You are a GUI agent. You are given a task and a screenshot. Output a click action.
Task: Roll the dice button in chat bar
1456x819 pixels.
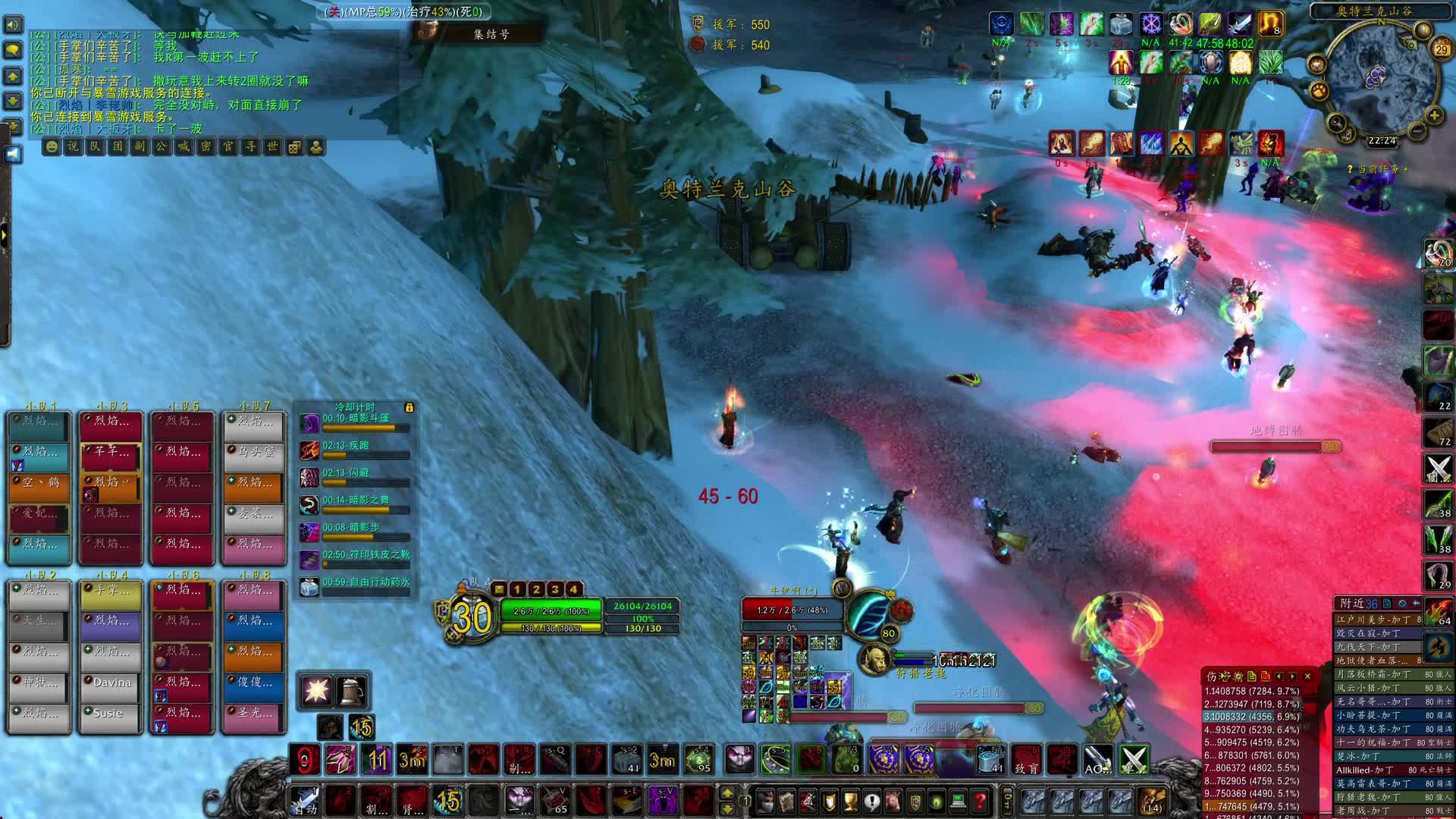[x=294, y=146]
